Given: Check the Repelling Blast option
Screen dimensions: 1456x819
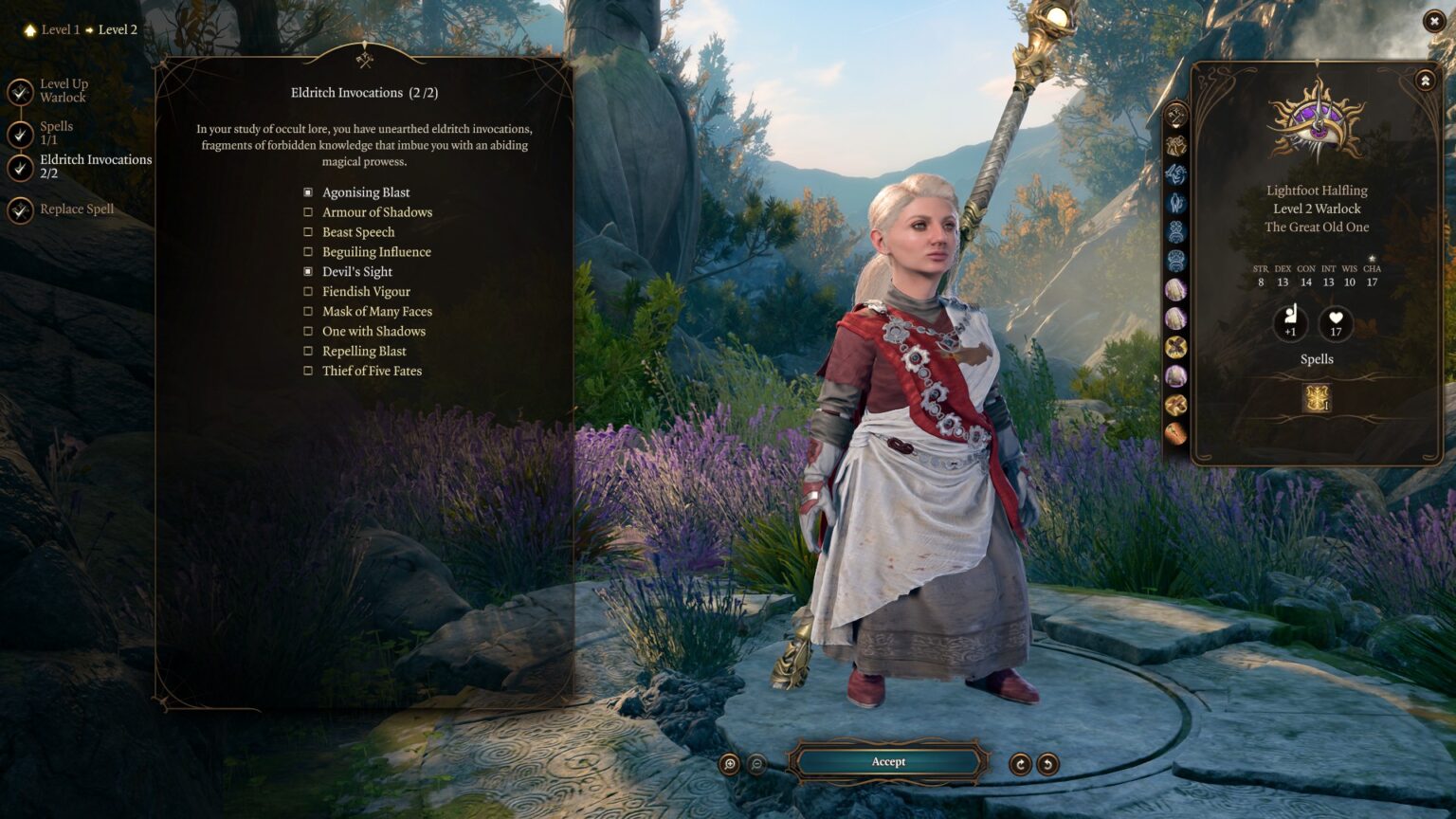Looking at the screenshot, I should (308, 352).
